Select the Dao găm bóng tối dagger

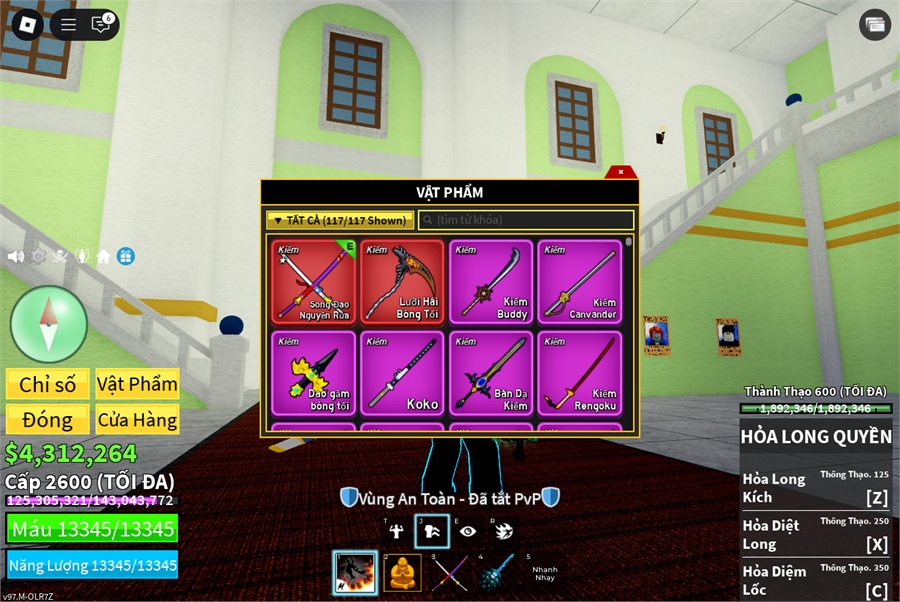coord(315,373)
